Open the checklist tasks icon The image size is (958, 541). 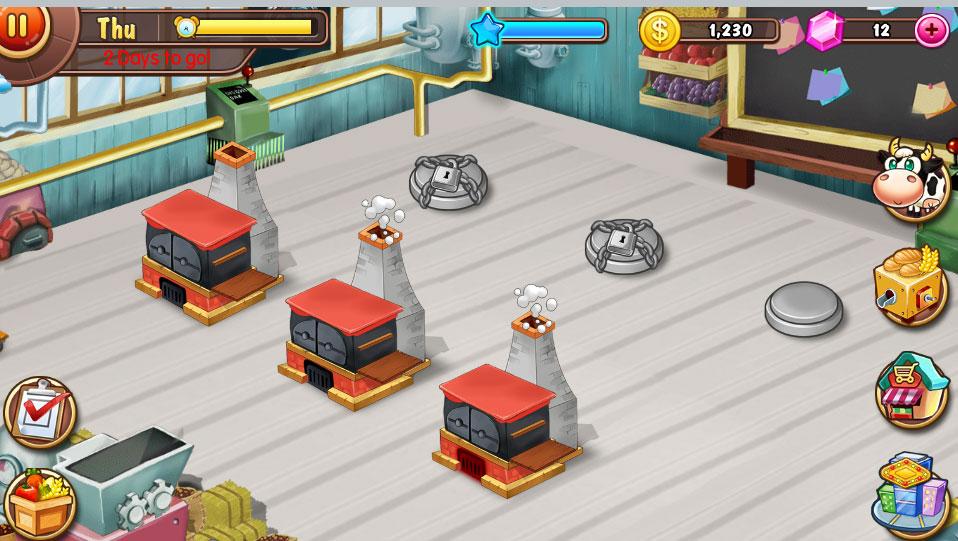40,411
